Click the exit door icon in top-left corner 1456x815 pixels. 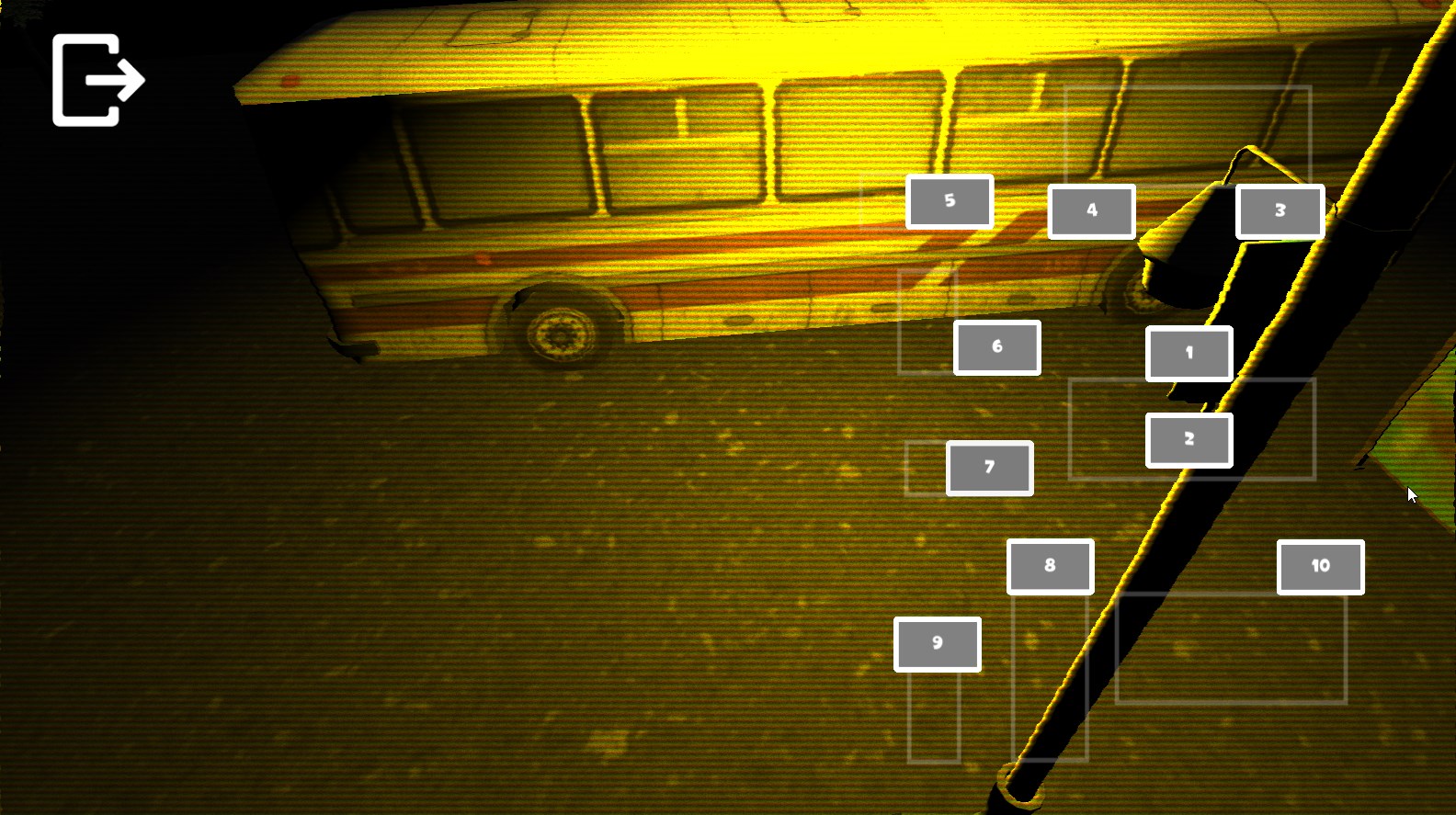tap(97, 78)
